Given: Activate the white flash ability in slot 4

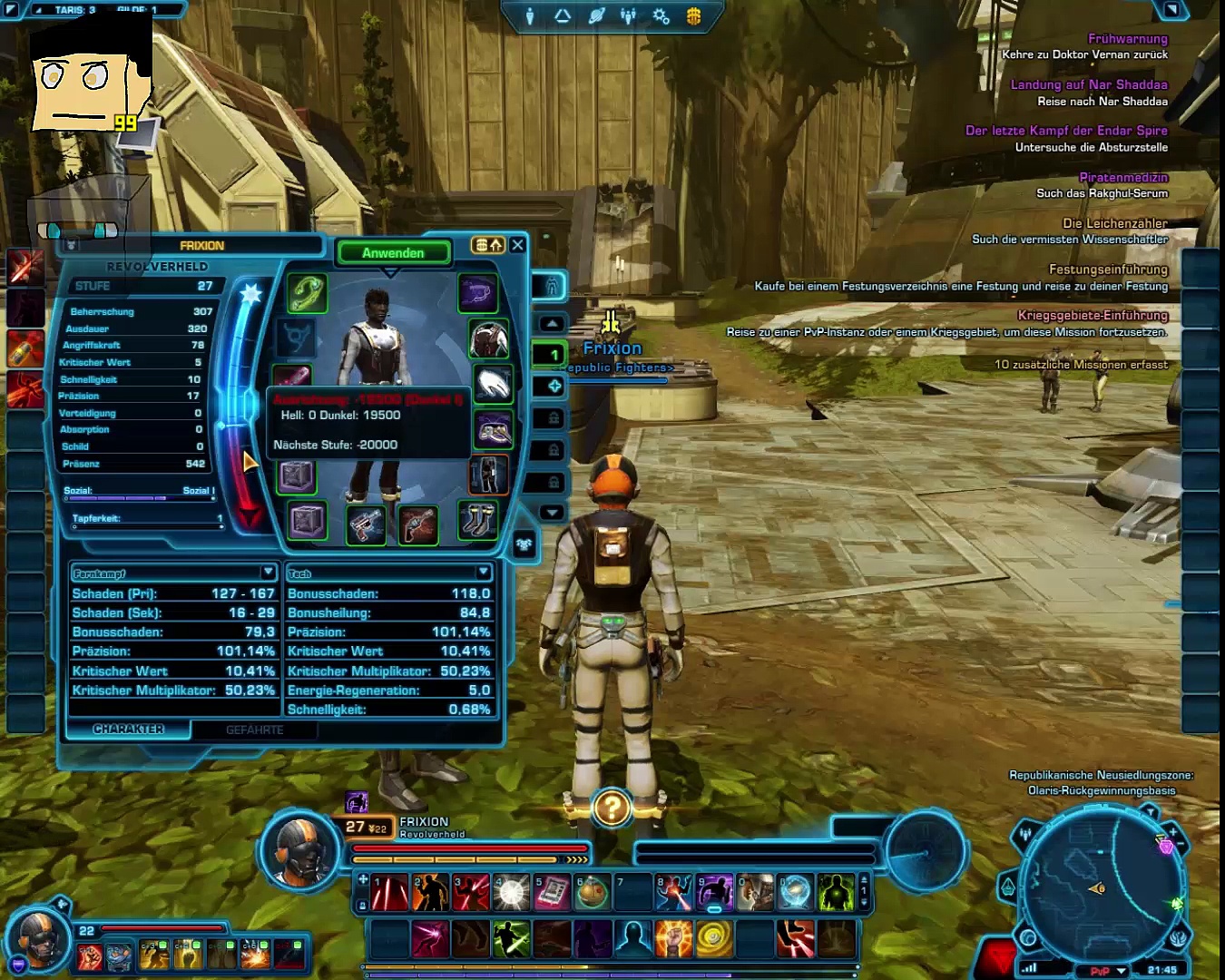Looking at the screenshot, I should click(511, 894).
